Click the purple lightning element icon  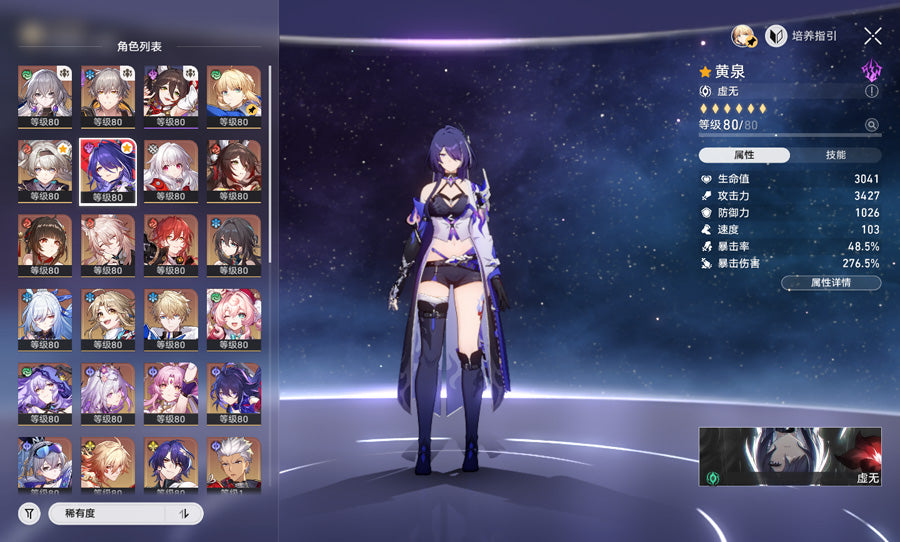(x=871, y=69)
